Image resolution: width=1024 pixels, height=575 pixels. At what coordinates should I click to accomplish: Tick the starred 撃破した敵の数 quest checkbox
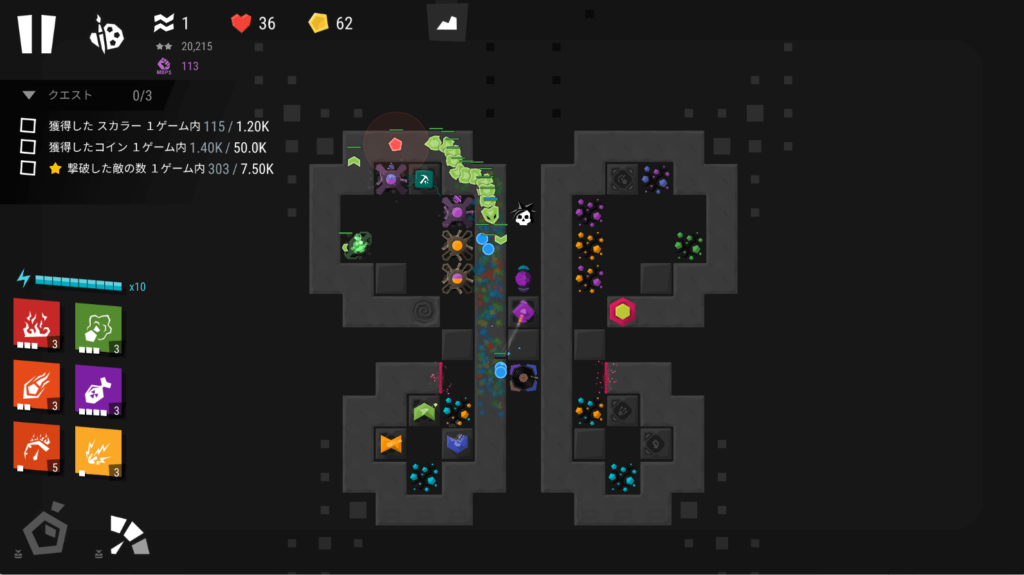pyautogui.click(x=29, y=168)
